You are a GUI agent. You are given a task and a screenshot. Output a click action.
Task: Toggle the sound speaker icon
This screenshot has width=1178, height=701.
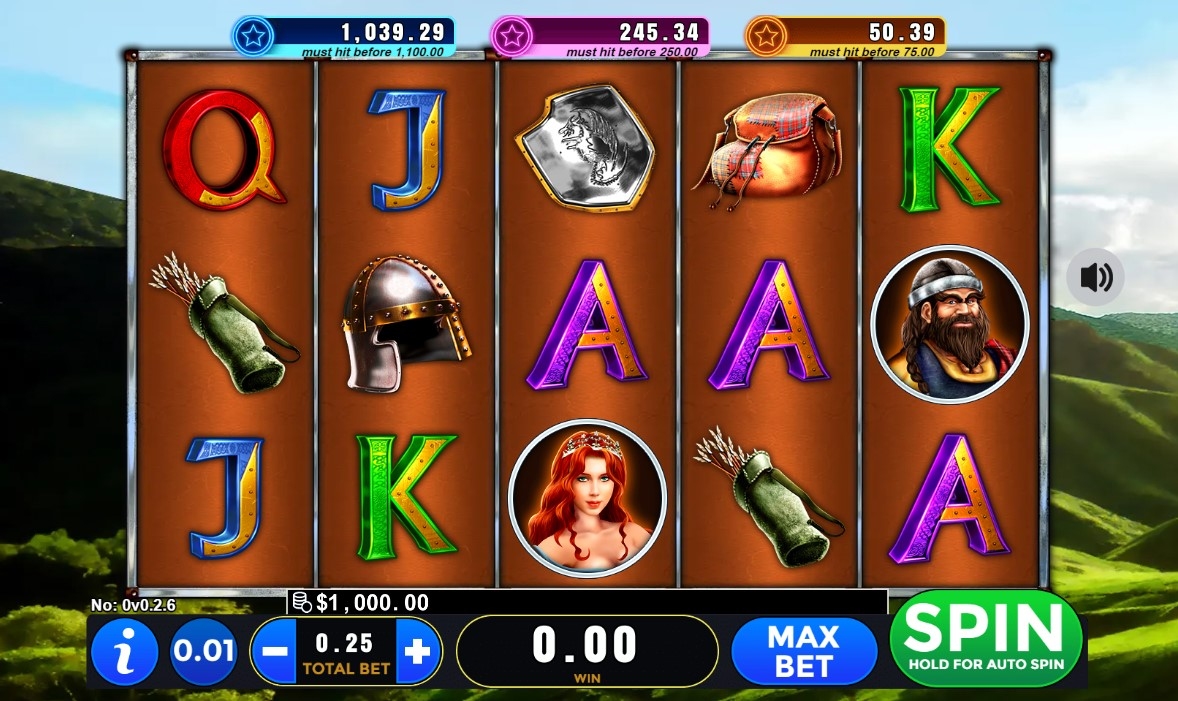click(1095, 277)
